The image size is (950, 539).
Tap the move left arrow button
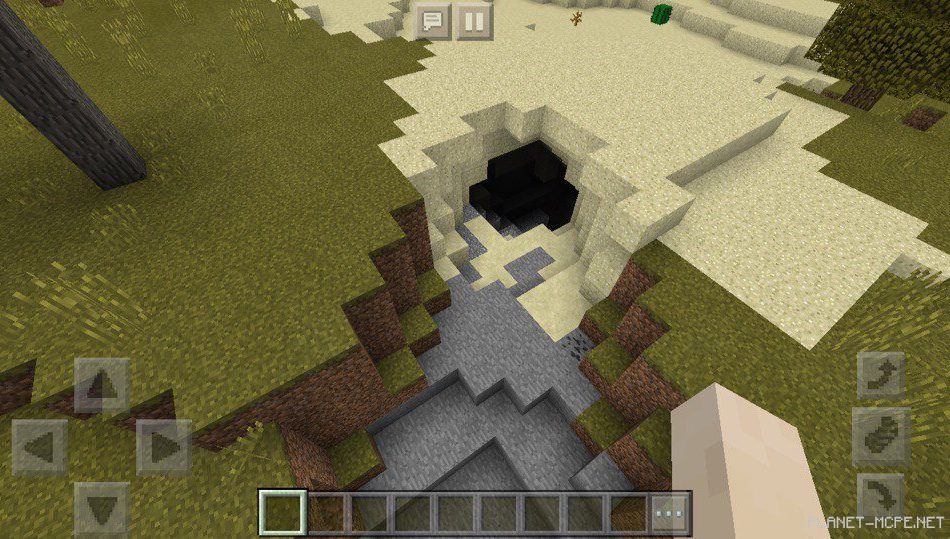(x=40, y=446)
